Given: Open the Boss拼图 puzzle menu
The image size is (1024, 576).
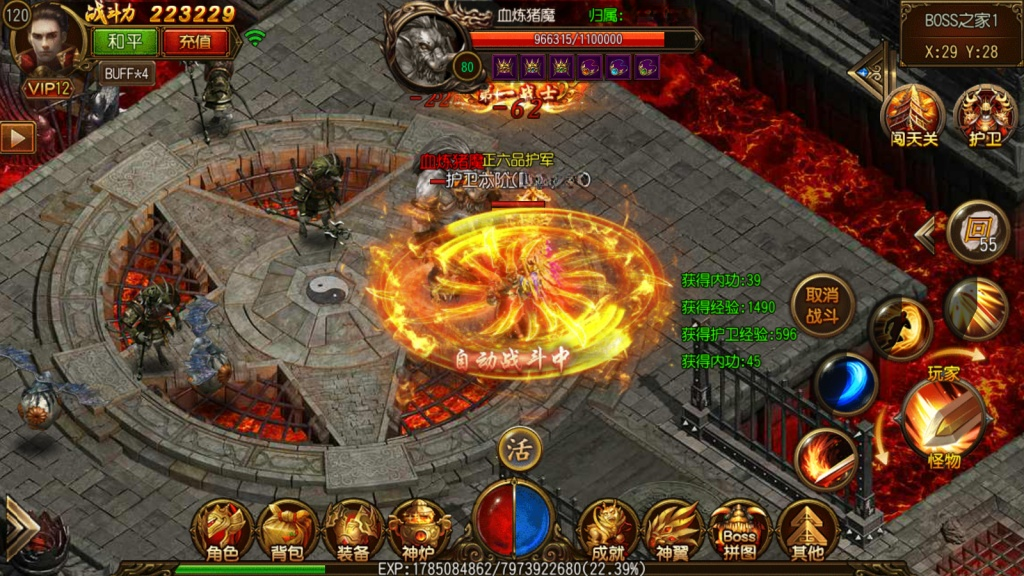Looking at the screenshot, I should (x=740, y=531).
